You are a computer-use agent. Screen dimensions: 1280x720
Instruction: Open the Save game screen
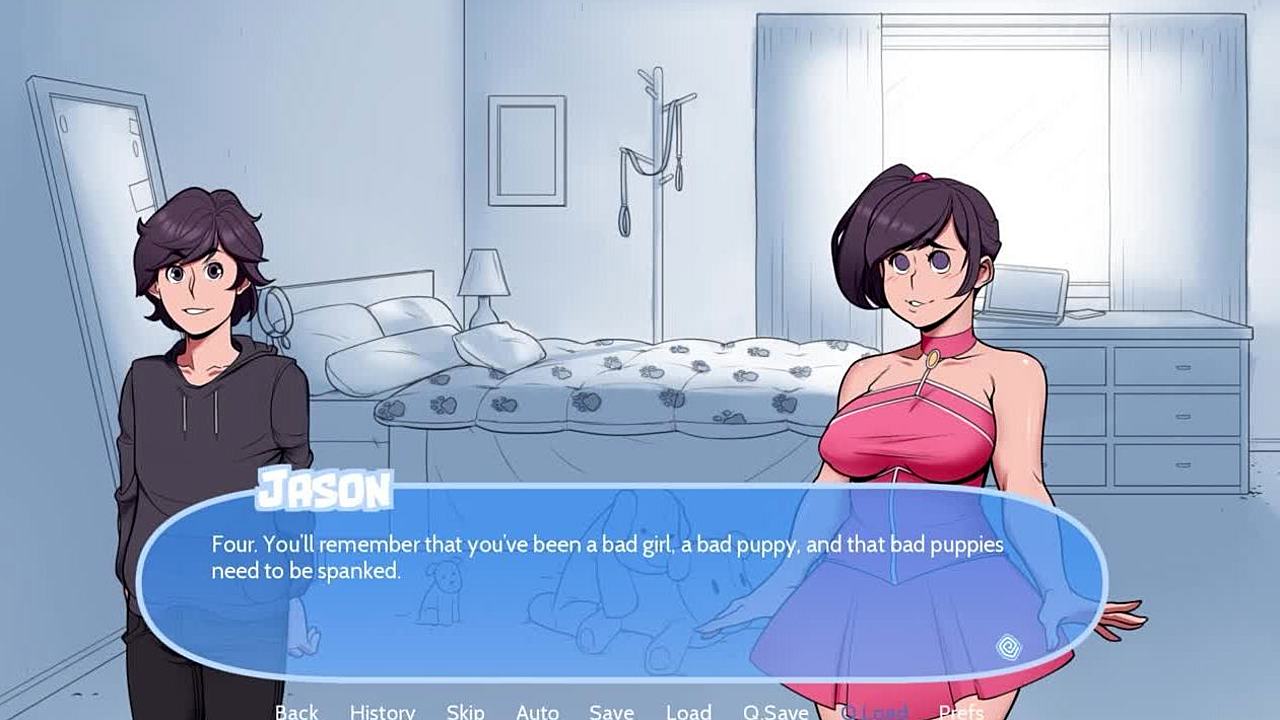[x=611, y=711]
